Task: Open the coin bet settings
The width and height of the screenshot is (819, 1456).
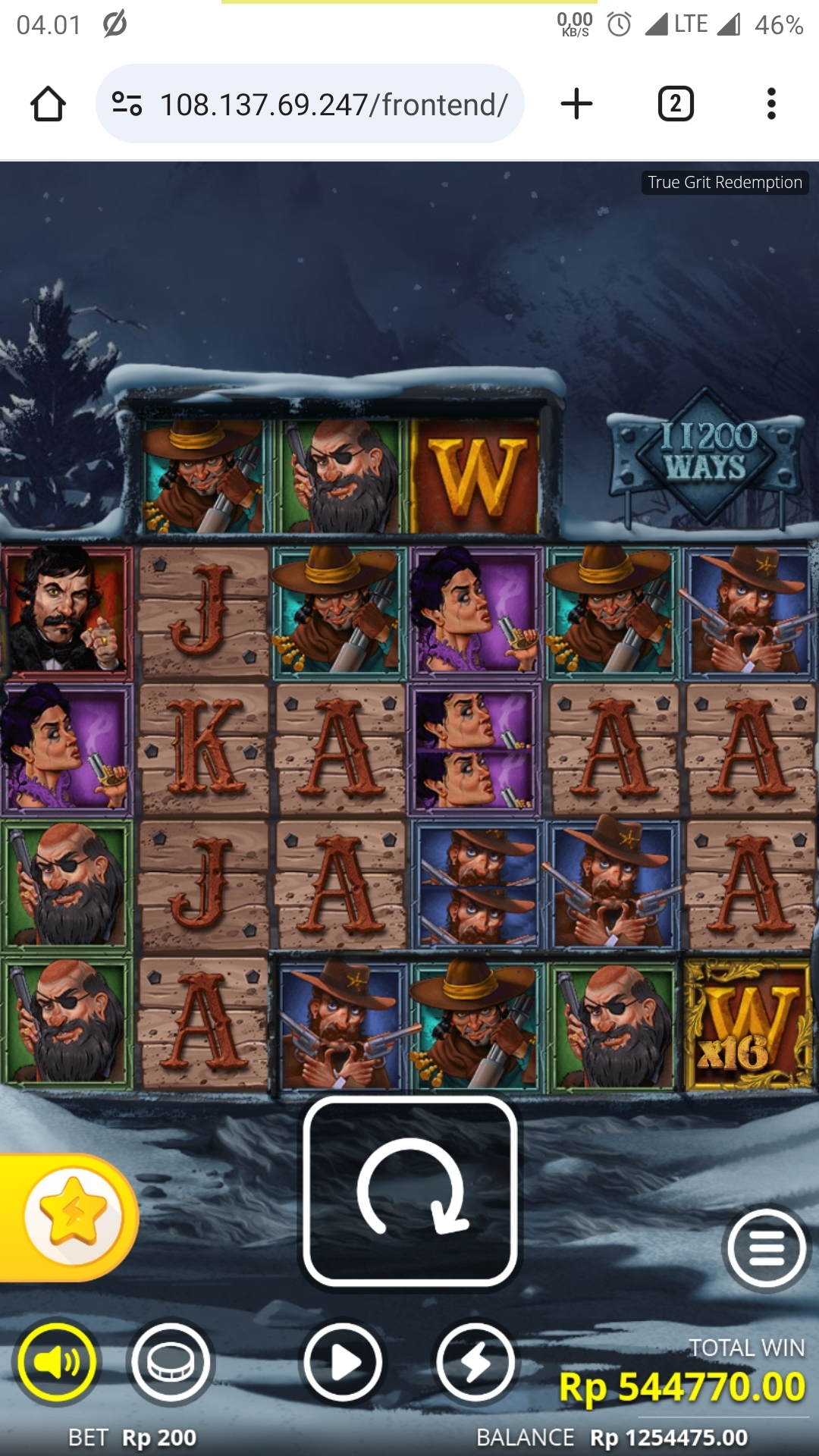Action: (171, 1362)
